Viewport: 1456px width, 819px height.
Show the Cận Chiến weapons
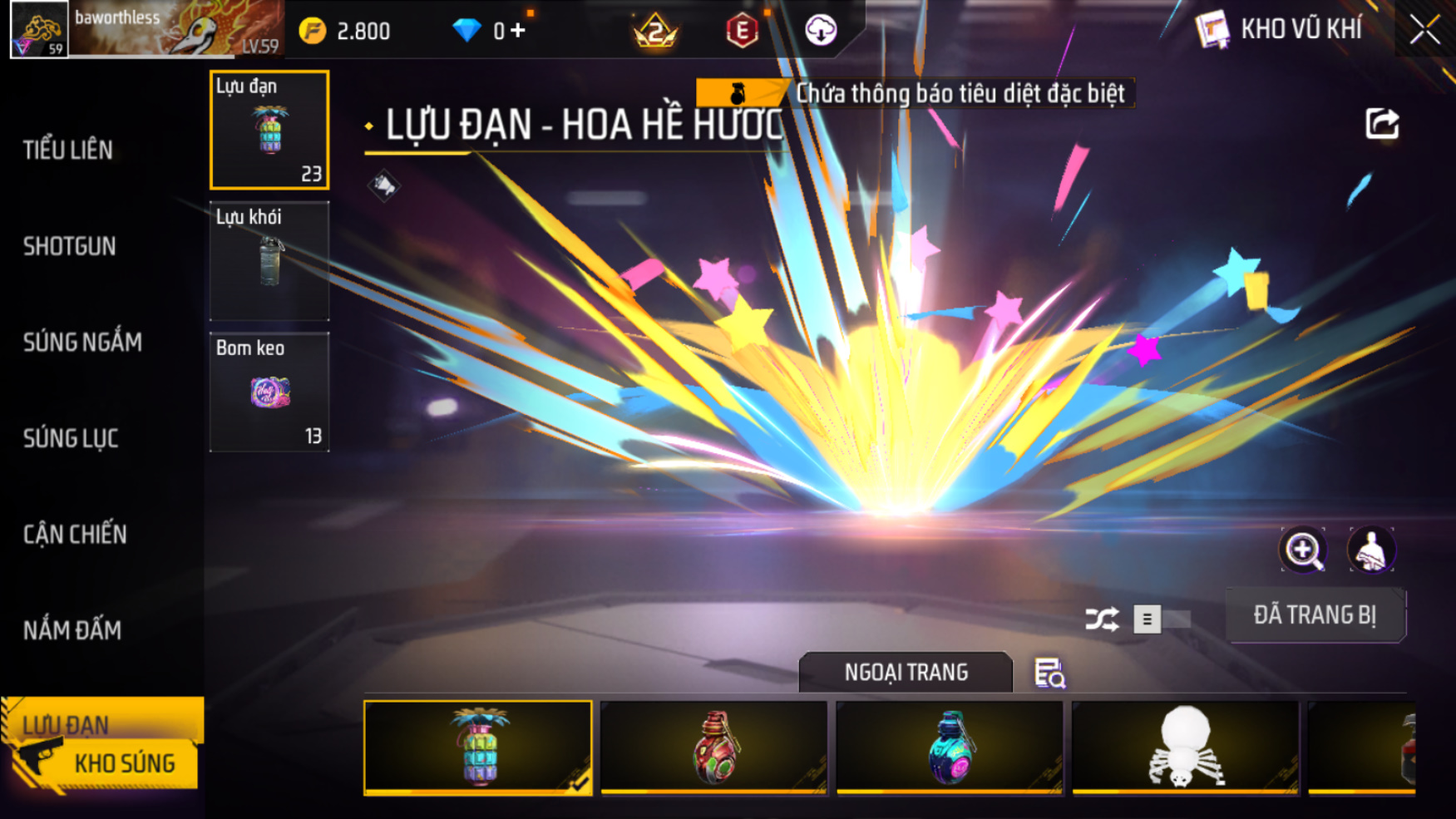click(x=75, y=535)
